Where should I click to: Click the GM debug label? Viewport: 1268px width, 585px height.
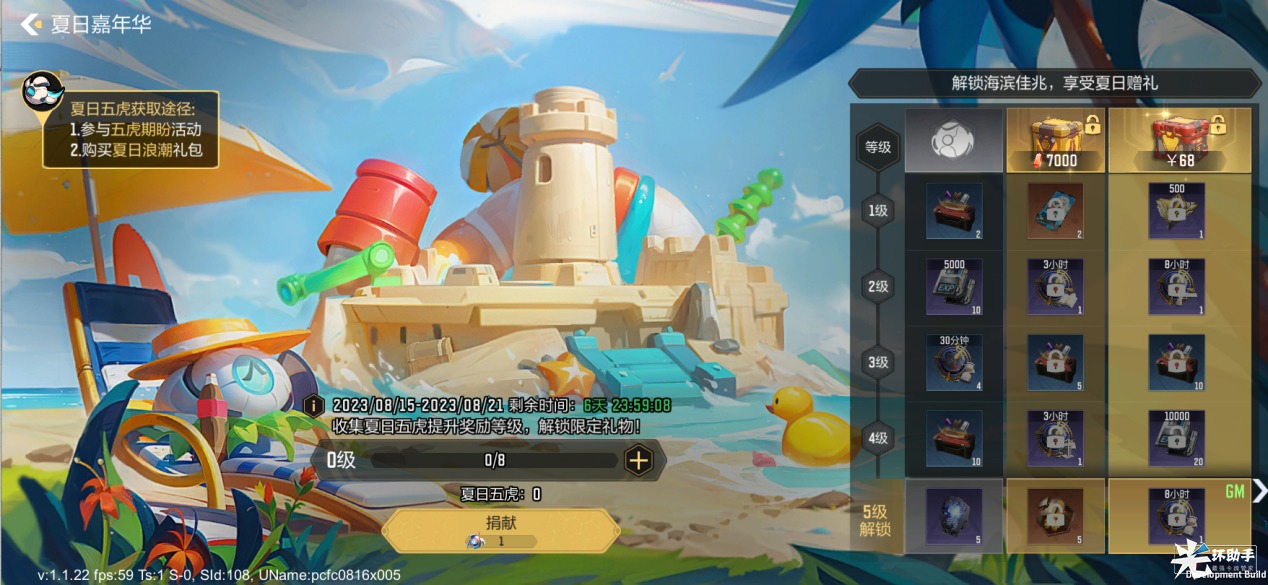tap(1234, 492)
